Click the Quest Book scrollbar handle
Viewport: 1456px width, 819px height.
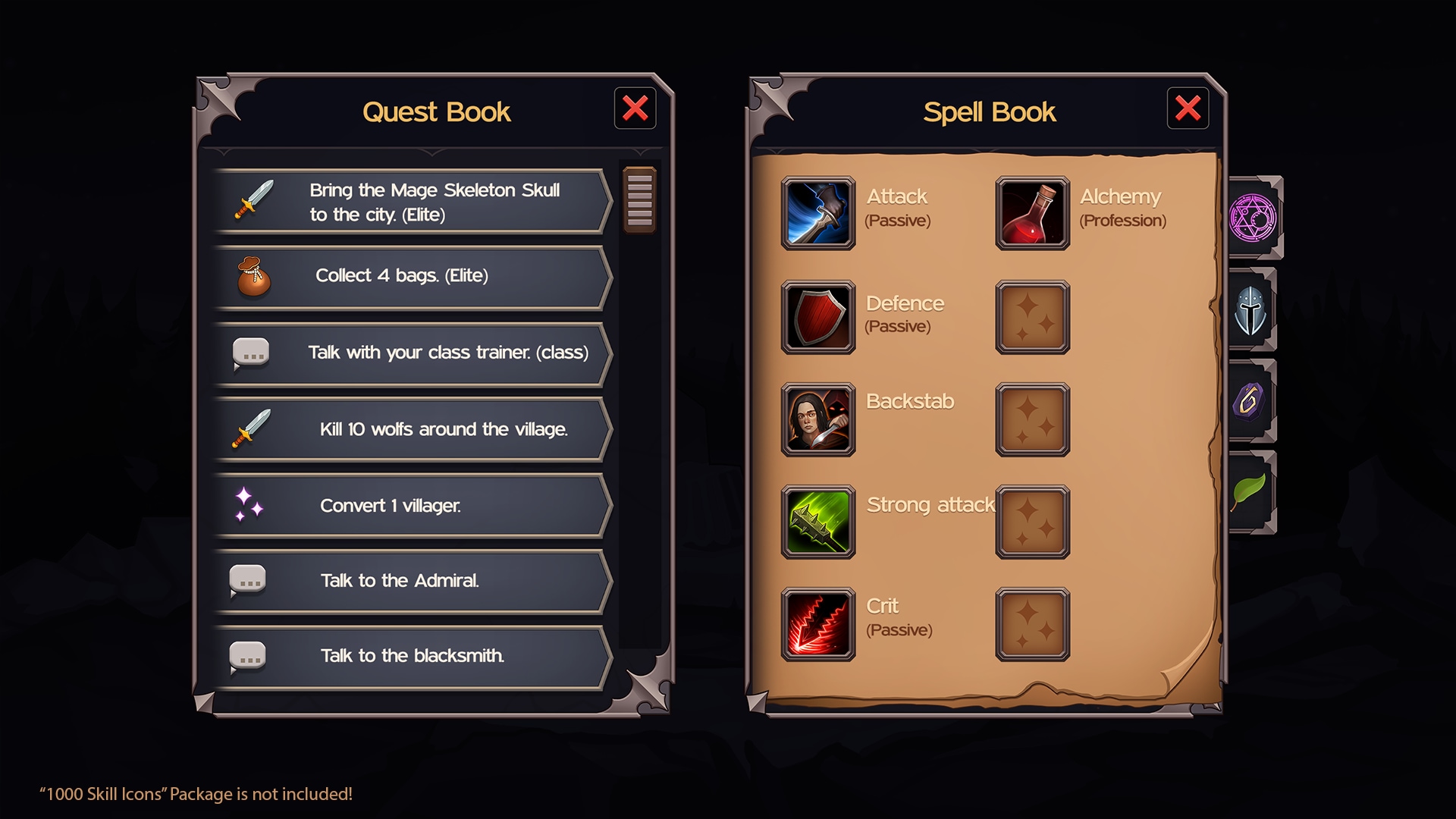[x=638, y=199]
